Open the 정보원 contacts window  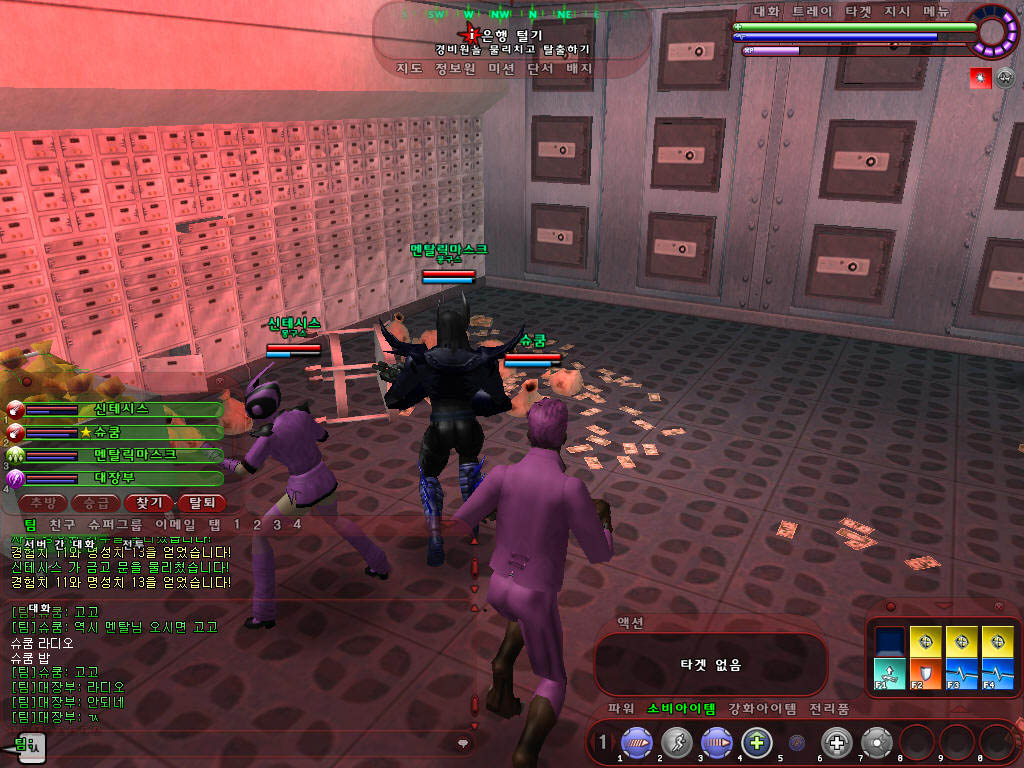coord(455,69)
